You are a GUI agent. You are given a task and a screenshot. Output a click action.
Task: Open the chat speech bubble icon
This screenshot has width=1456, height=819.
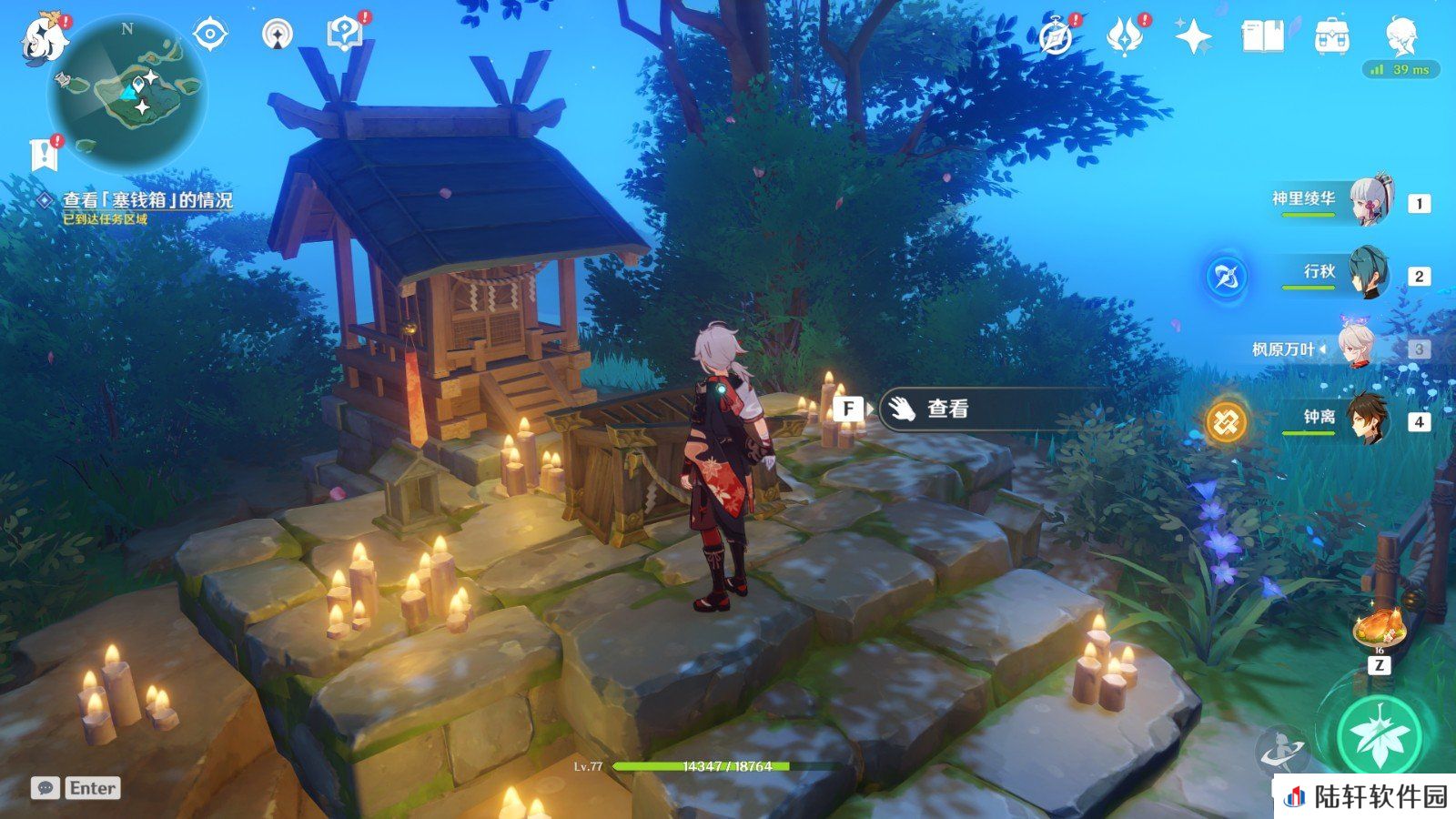pos(45,788)
